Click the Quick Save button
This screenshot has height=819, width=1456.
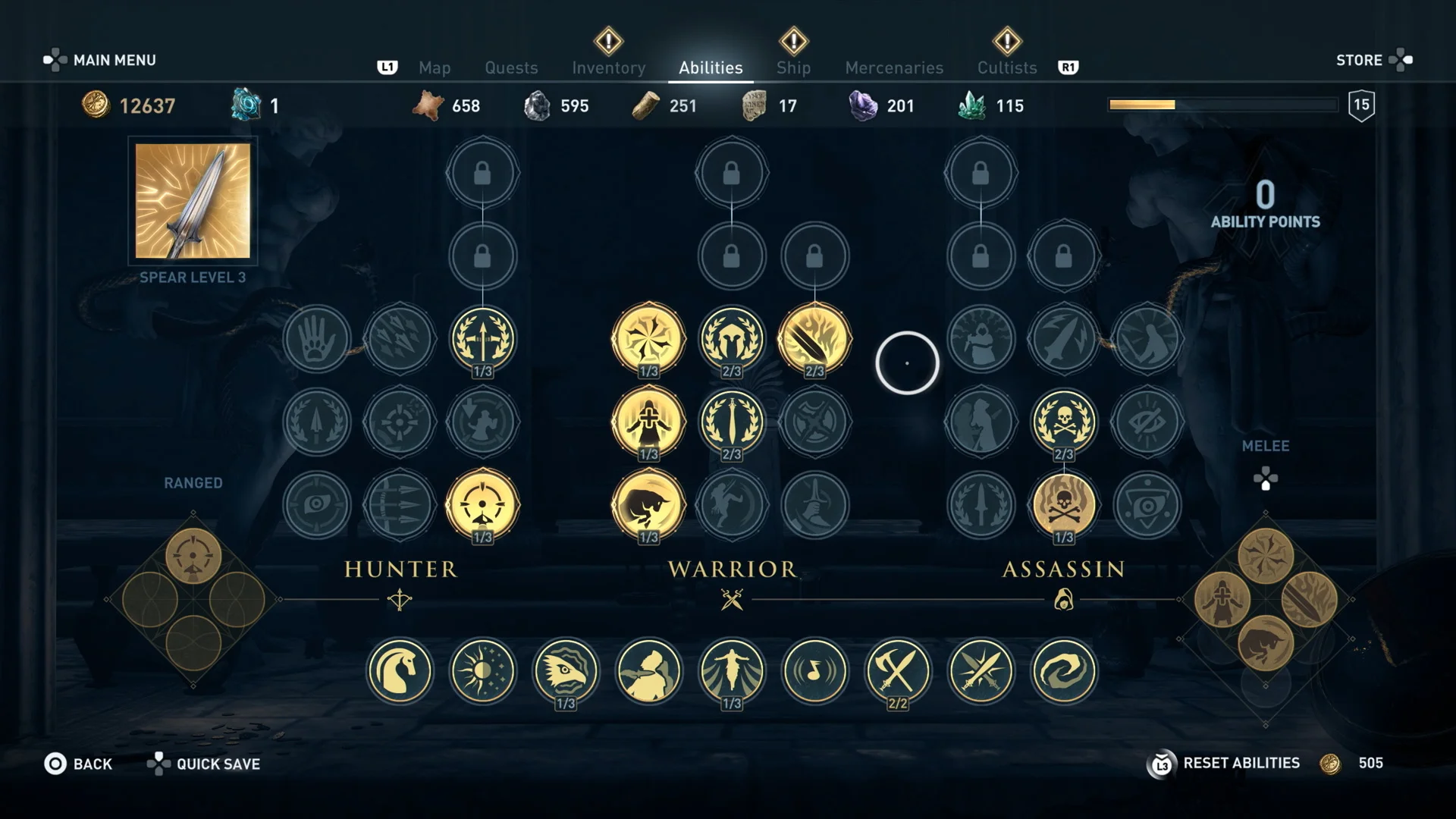coord(218,764)
